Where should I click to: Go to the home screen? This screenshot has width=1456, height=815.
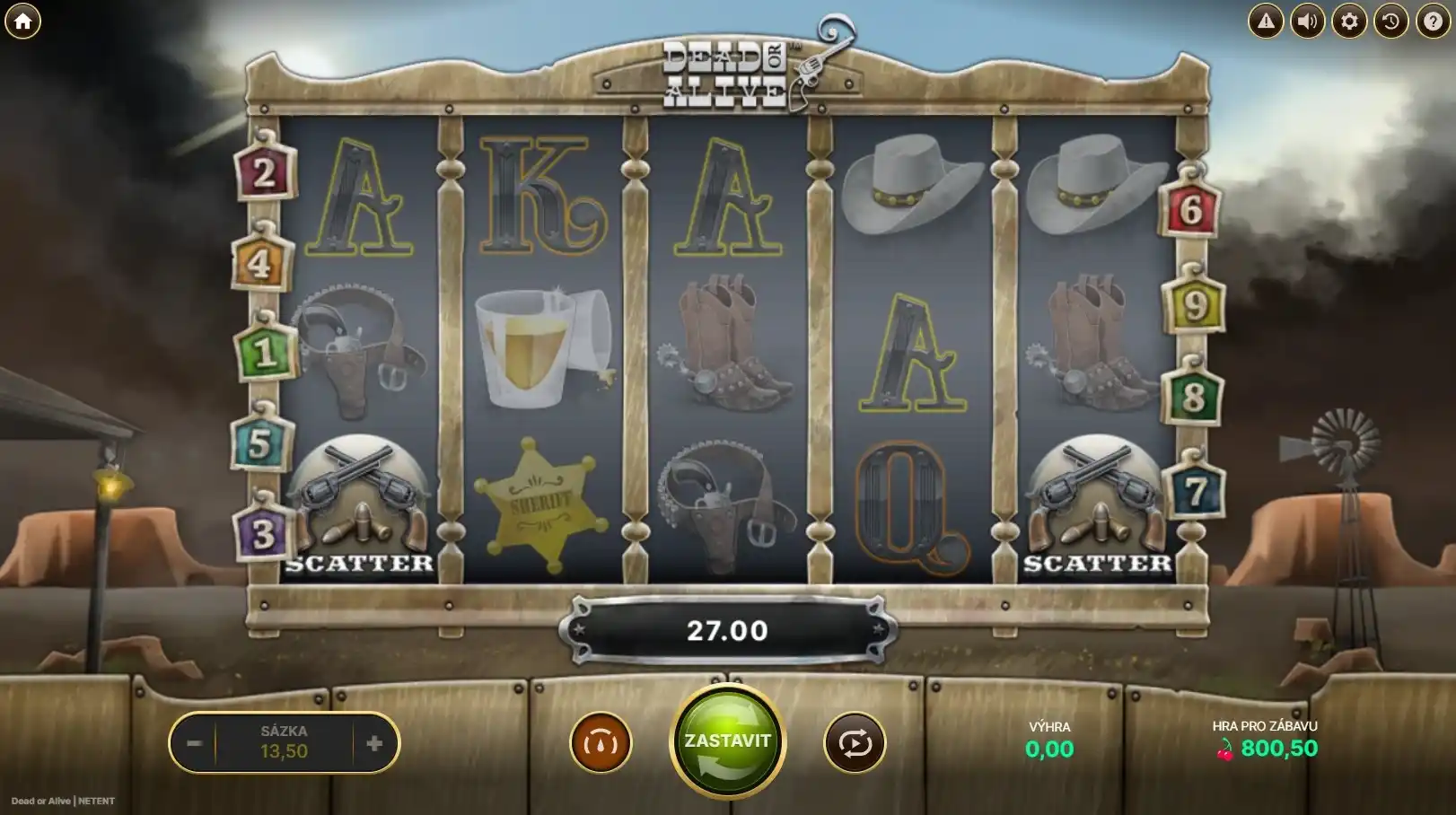tap(22, 22)
